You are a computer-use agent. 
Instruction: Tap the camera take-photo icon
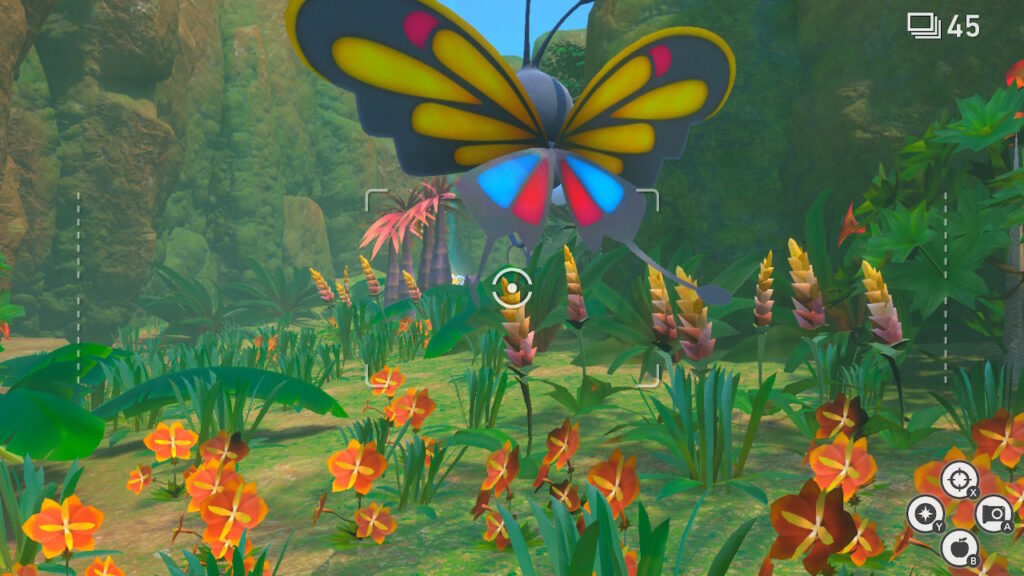(x=992, y=513)
